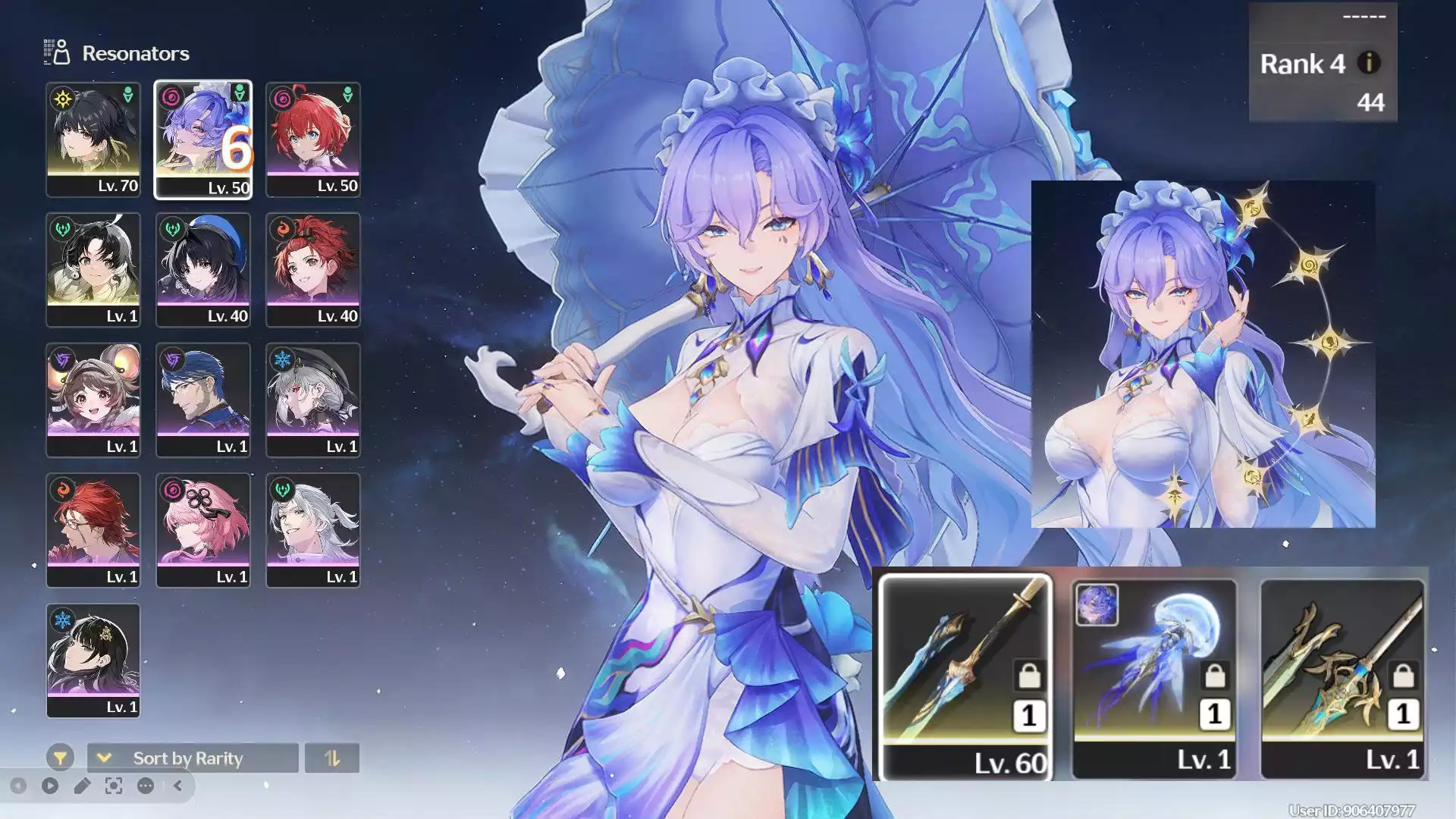Click the grayed back arrow button

click(x=17, y=786)
